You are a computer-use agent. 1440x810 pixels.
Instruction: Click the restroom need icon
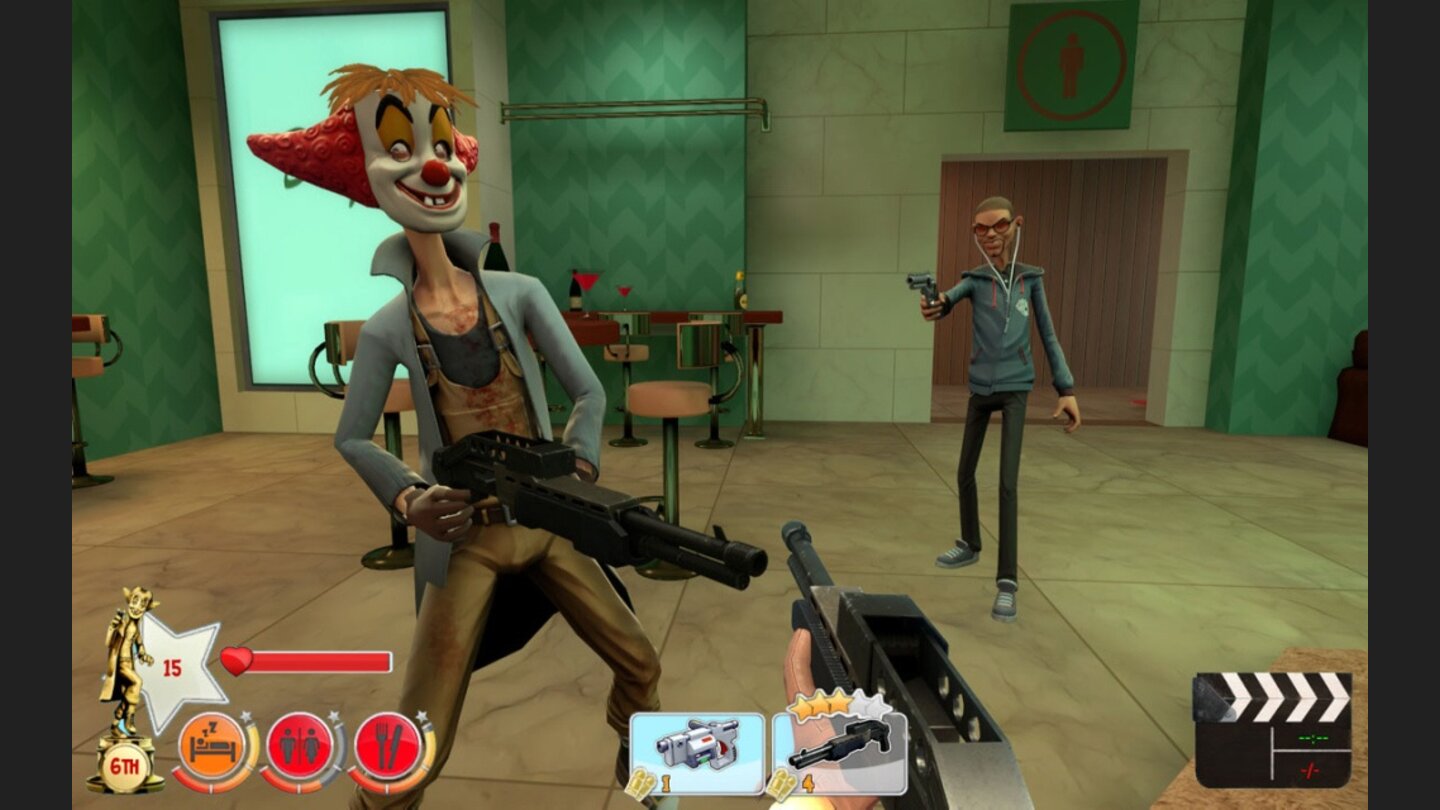(x=300, y=743)
